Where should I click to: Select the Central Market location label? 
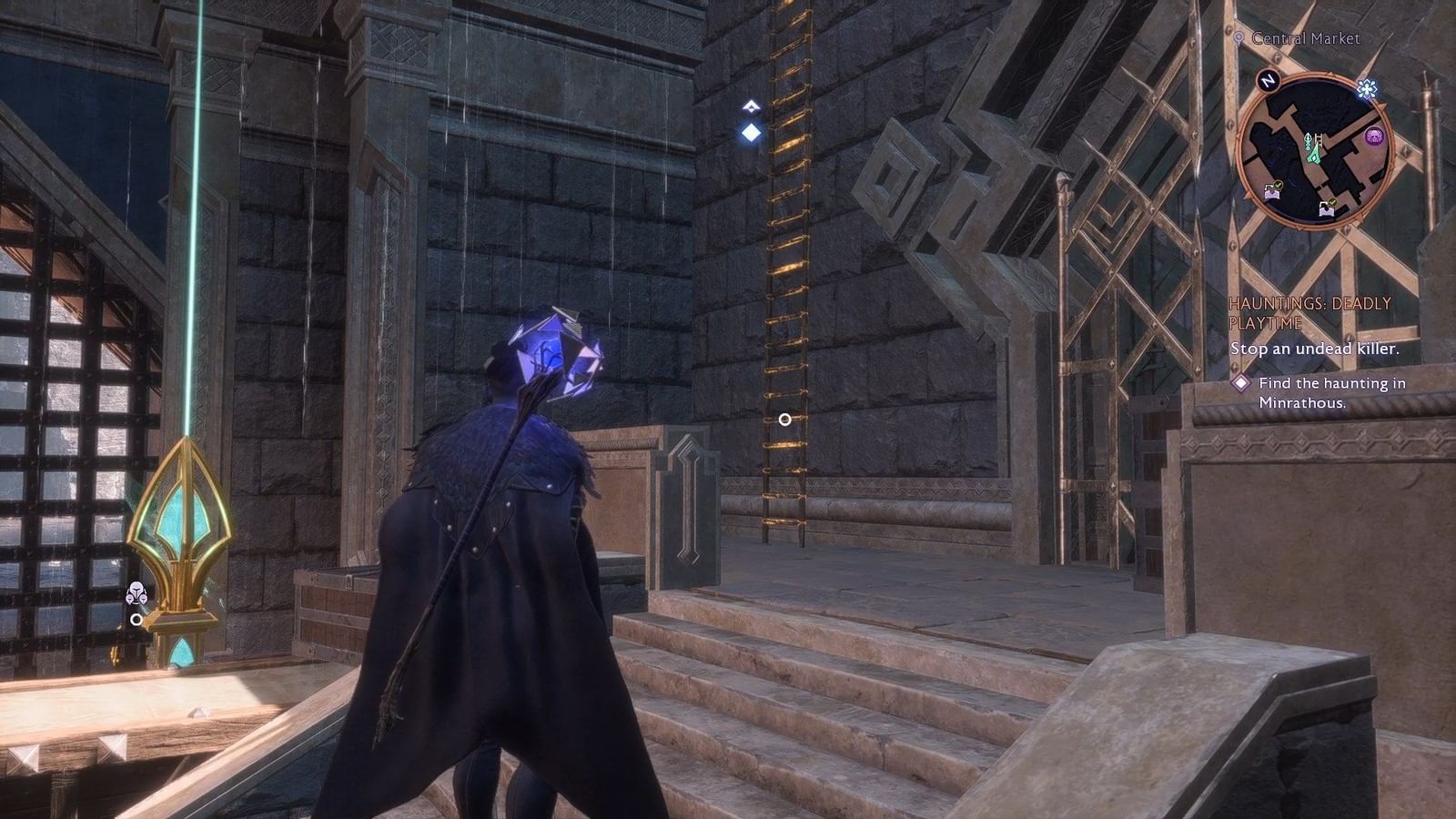1306,39
